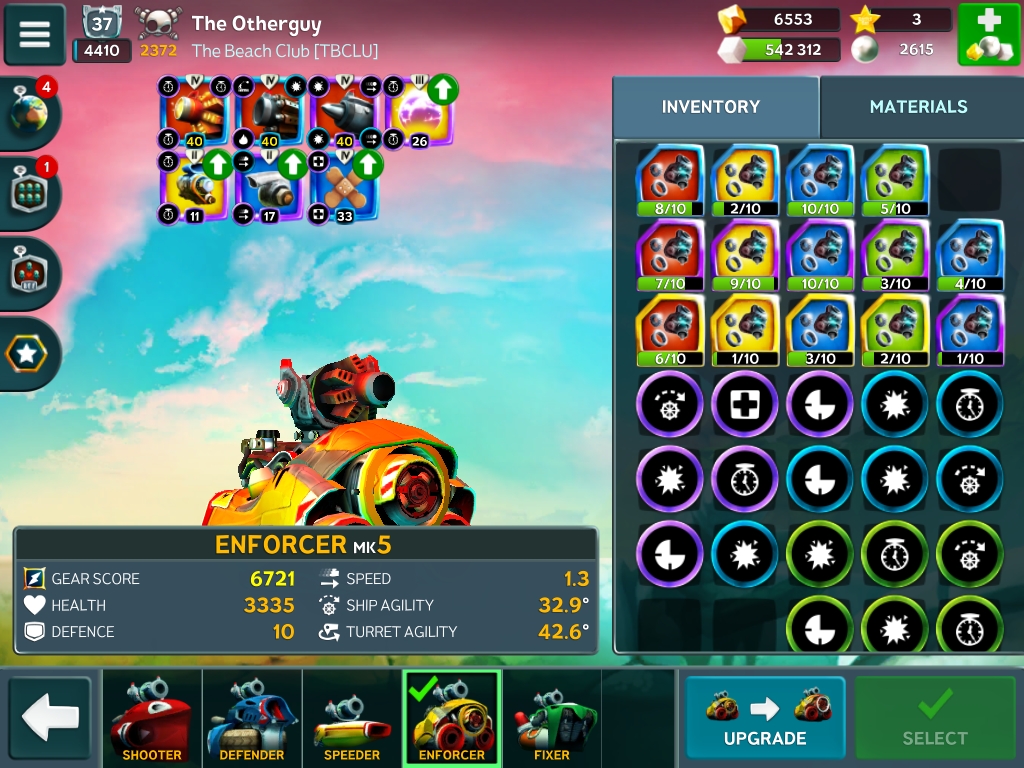Pick the purple medical cross perk
Viewport: 1024px width, 768px height.
(x=745, y=405)
